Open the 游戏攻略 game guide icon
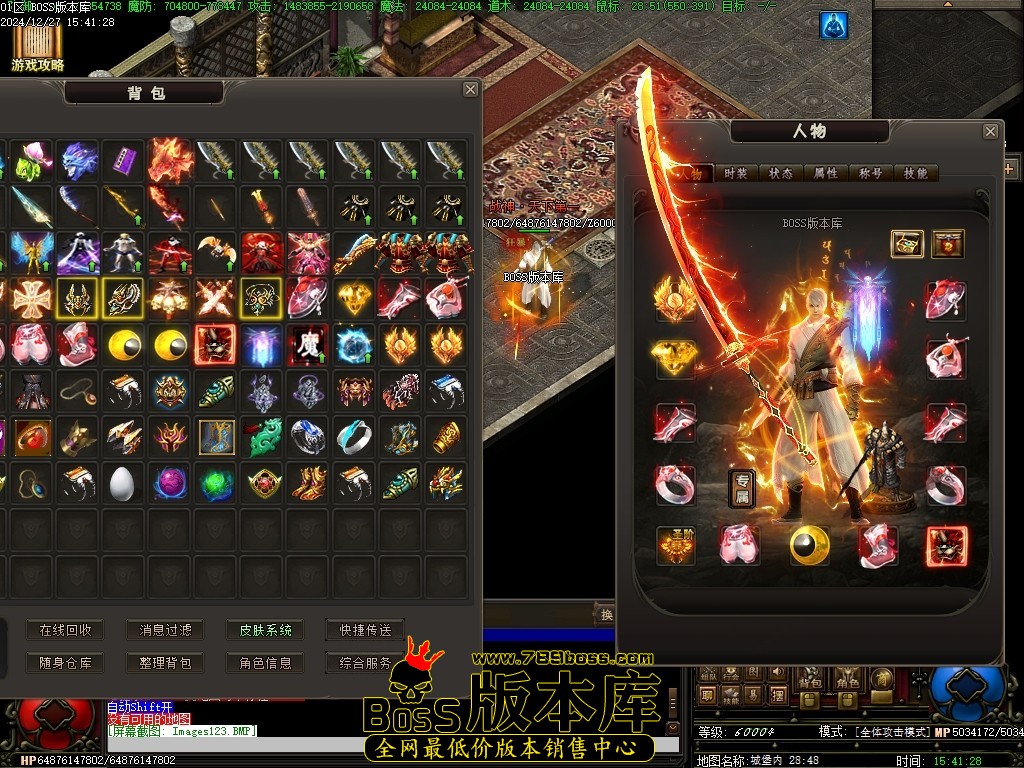Screen dimensions: 1024x768 tap(38, 47)
